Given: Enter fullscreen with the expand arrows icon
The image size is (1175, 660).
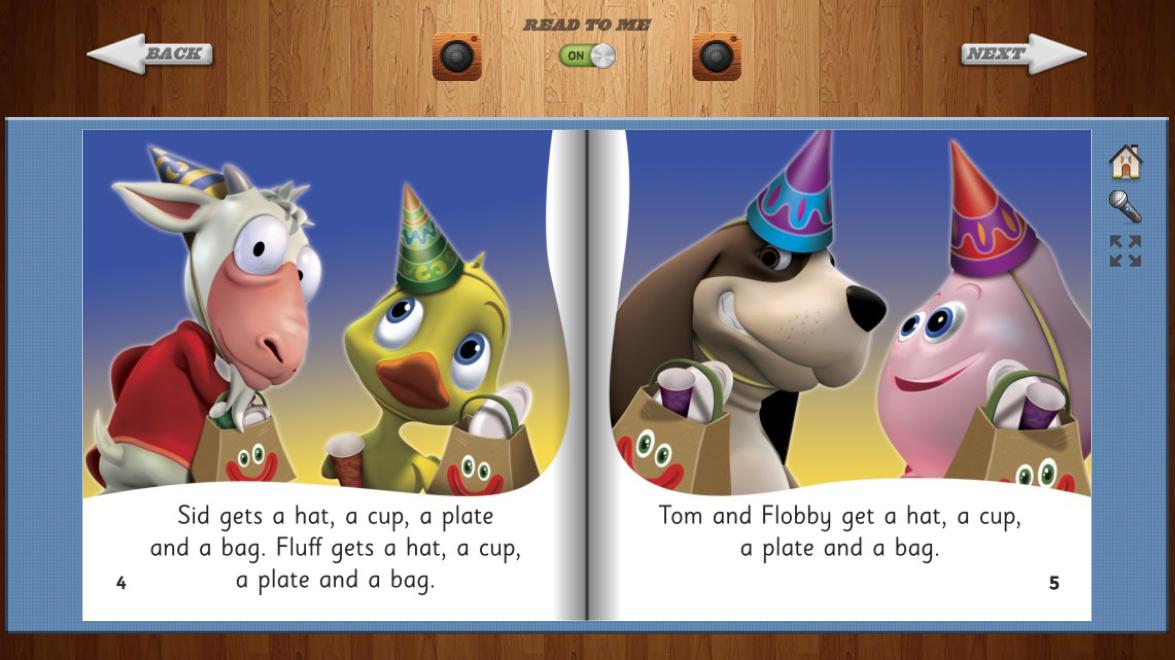Looking at the screenshot, I should pos(1125,251).
